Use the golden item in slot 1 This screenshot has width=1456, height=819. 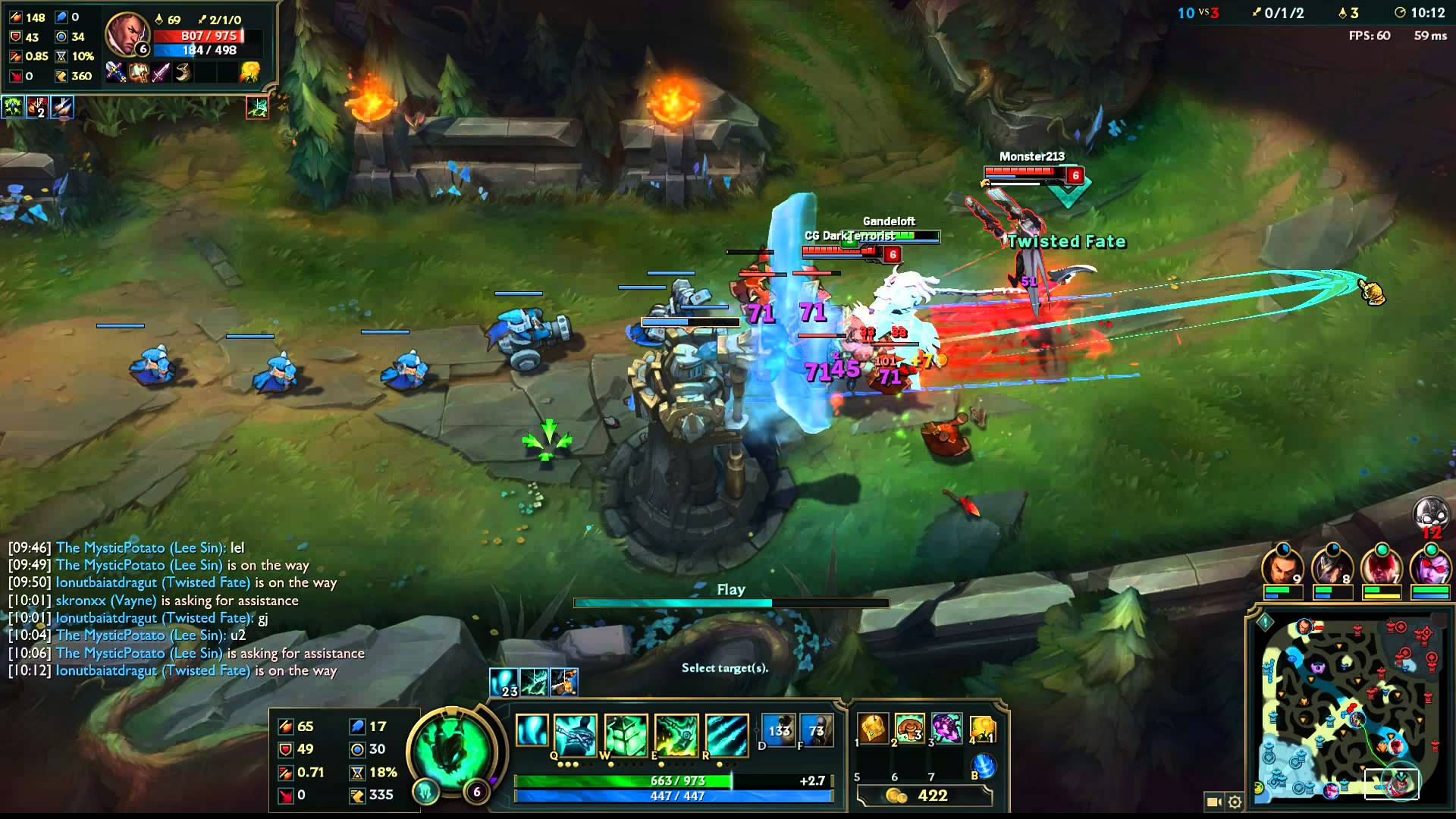(x=874, y=730)
